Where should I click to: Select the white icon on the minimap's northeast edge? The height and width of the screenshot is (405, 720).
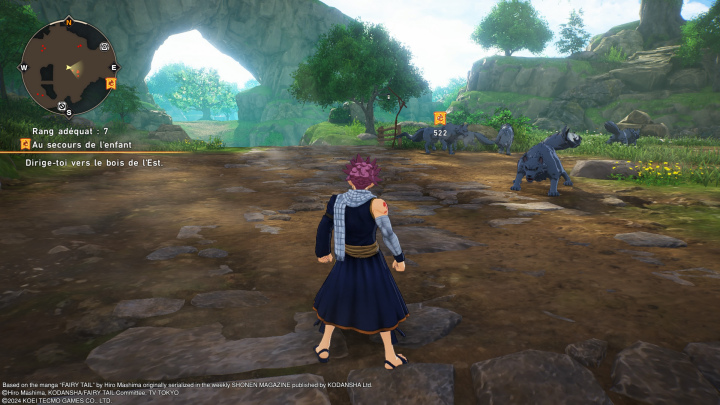104,46
